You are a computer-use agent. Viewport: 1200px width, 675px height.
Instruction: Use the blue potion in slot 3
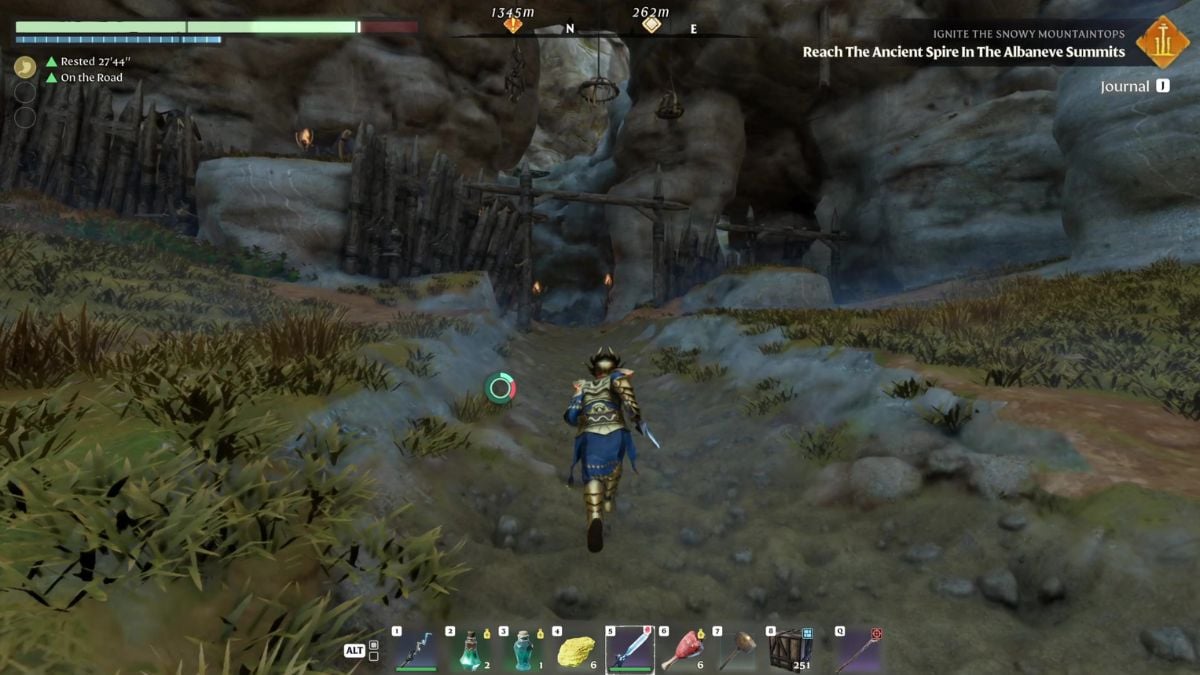tap(523, 650)
